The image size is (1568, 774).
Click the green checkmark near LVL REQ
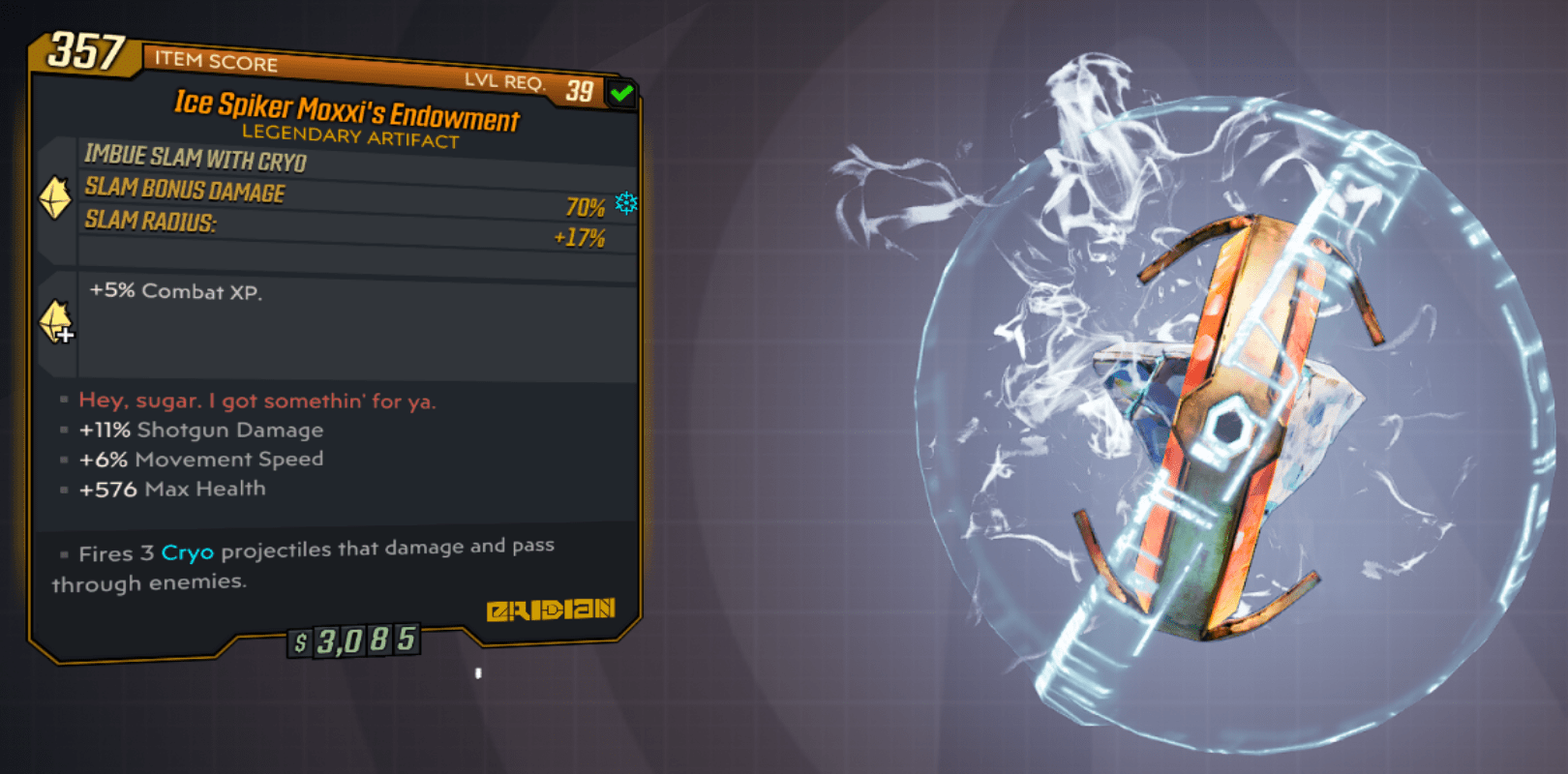pyautogui.click(x=622, y=91)
